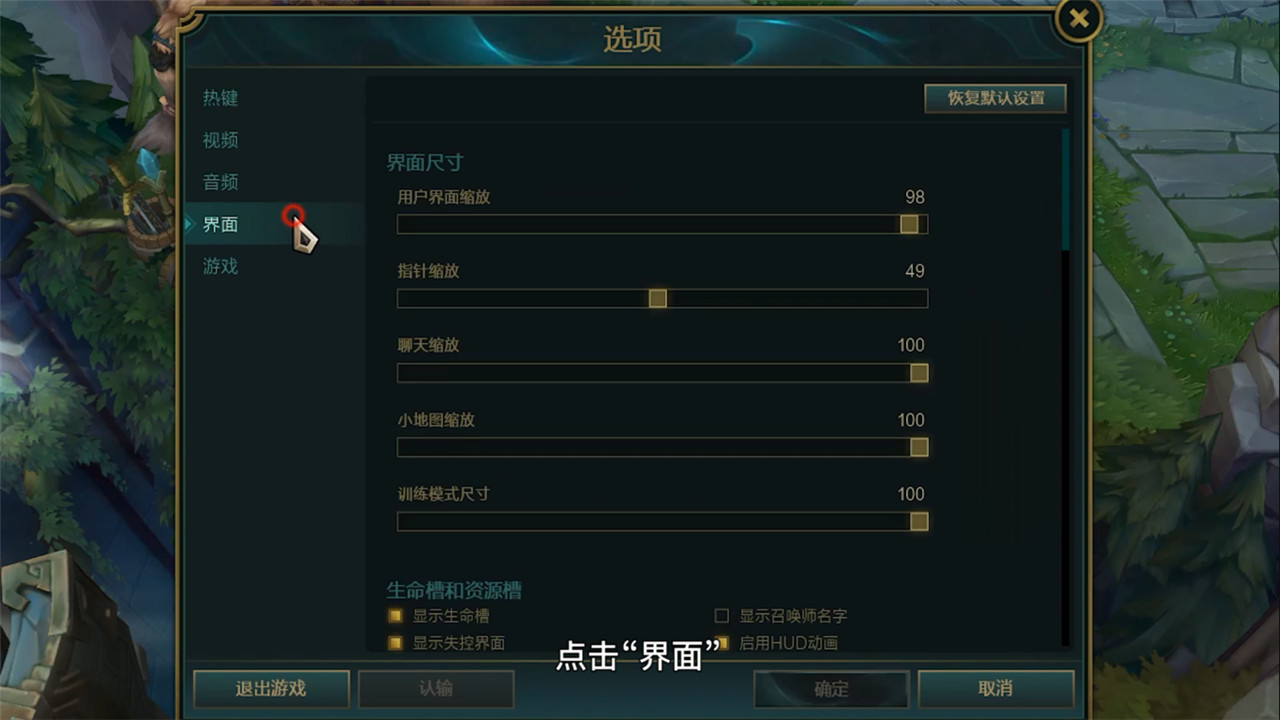The image size is (1280, 720).
Task: Click the 小地图缩放 slider handle
Action: (918, 447)
